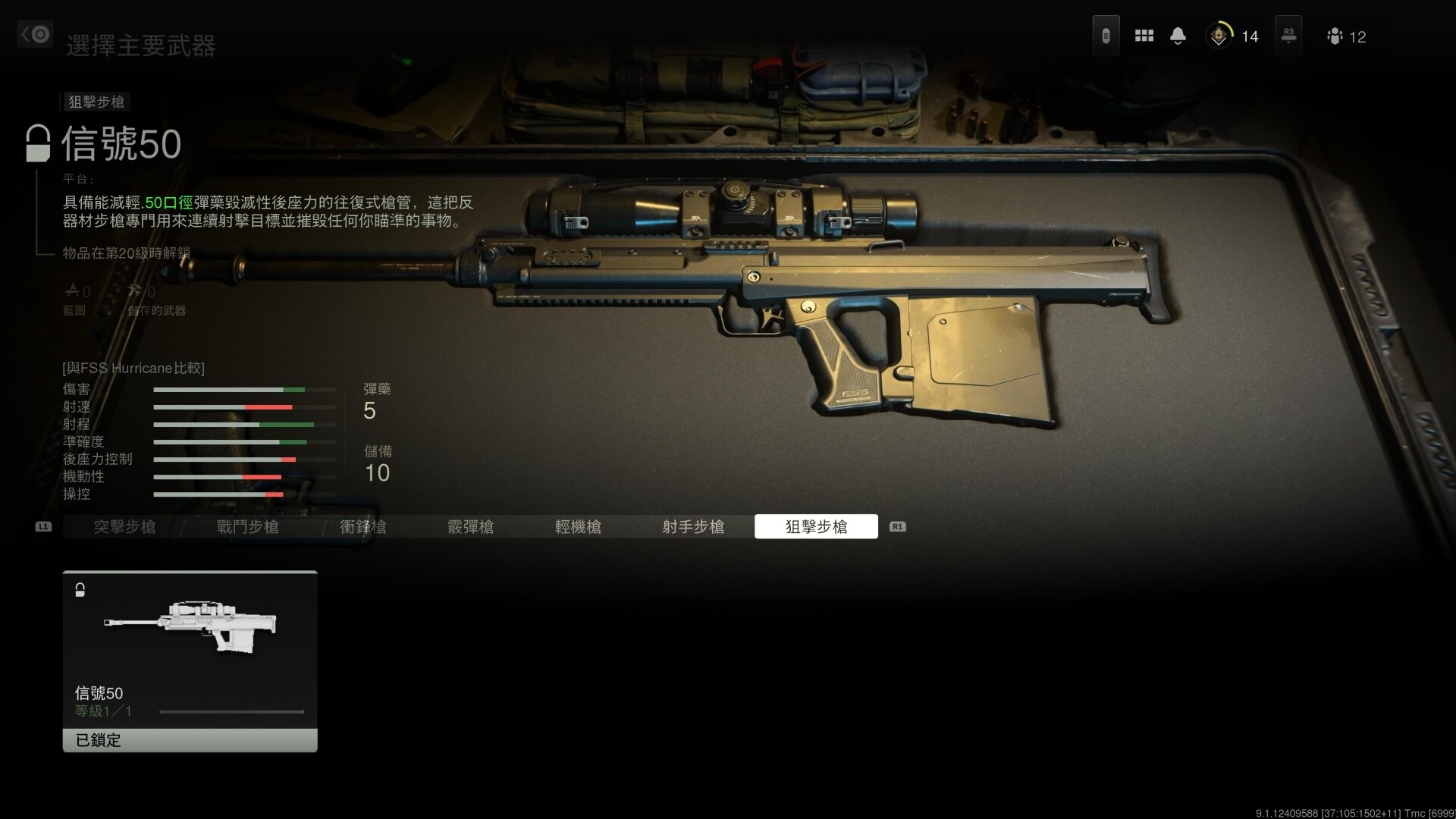Click the controller battery indicator icon
1456x819 pixels.
pos(1106,34)
